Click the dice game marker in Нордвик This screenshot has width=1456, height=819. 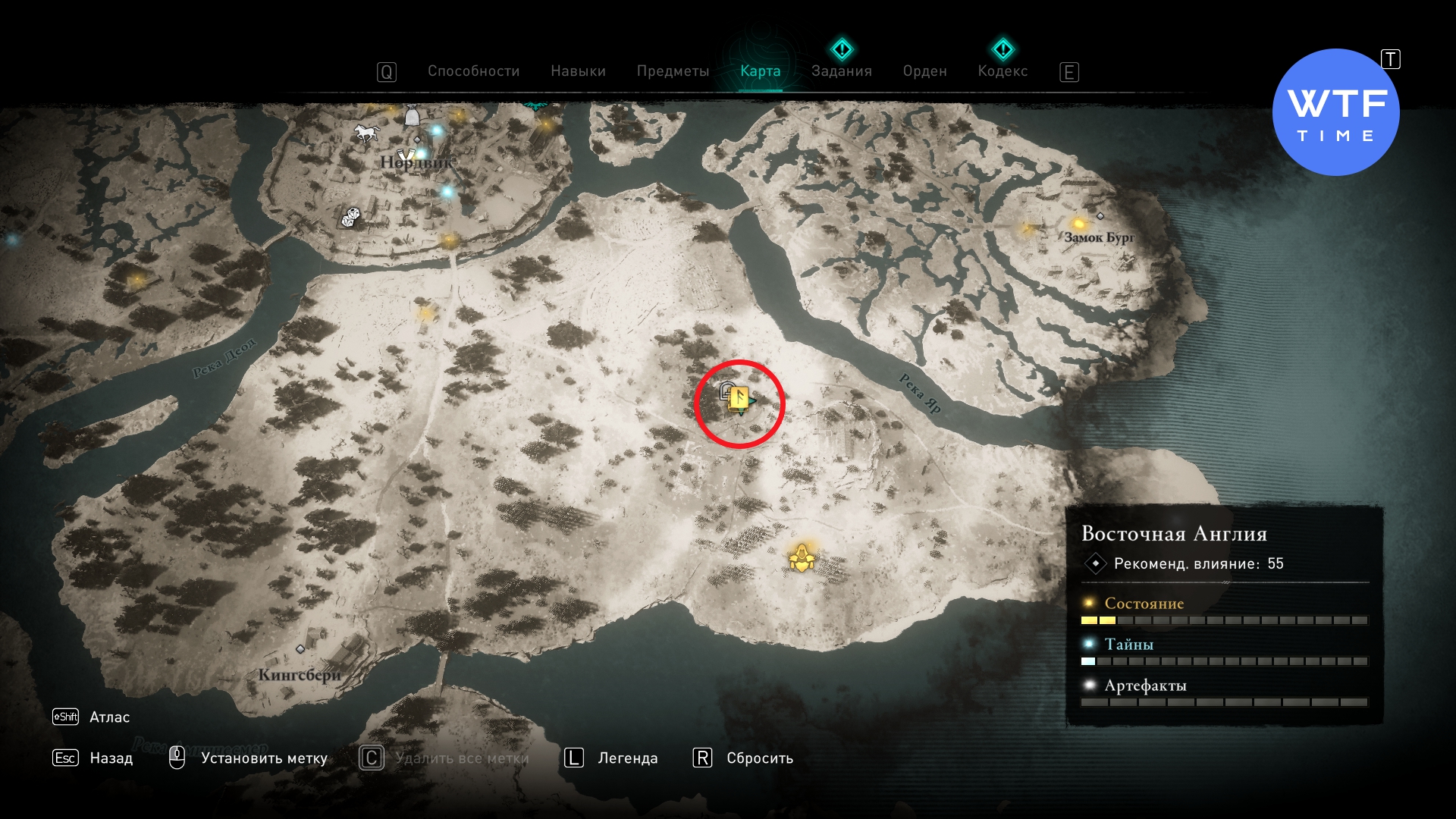pyautogui.click(x=350, y=218)
